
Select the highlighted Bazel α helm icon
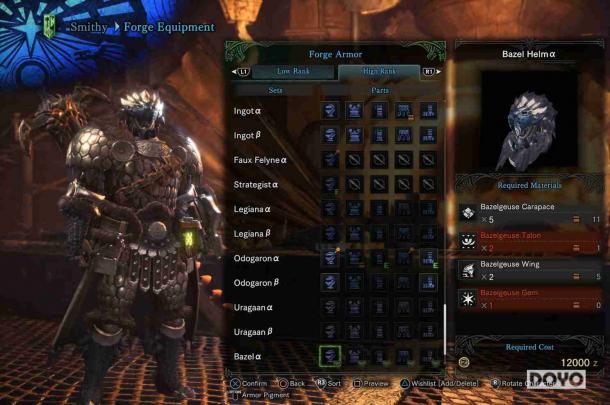[330, 355]
